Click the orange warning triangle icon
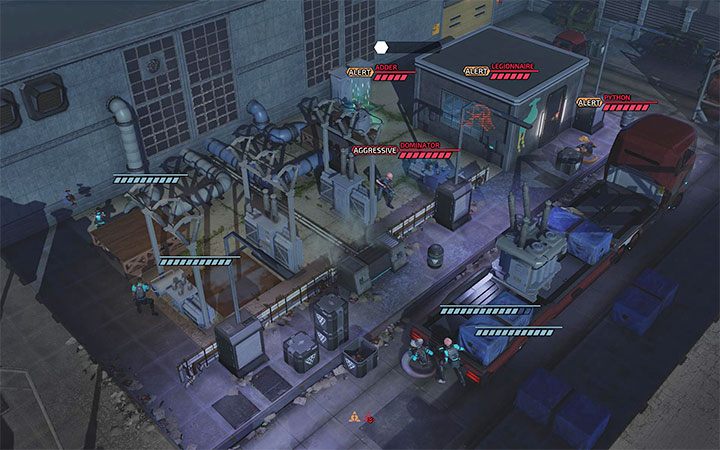Screen dimensions: 720x450 click(355, 417)
